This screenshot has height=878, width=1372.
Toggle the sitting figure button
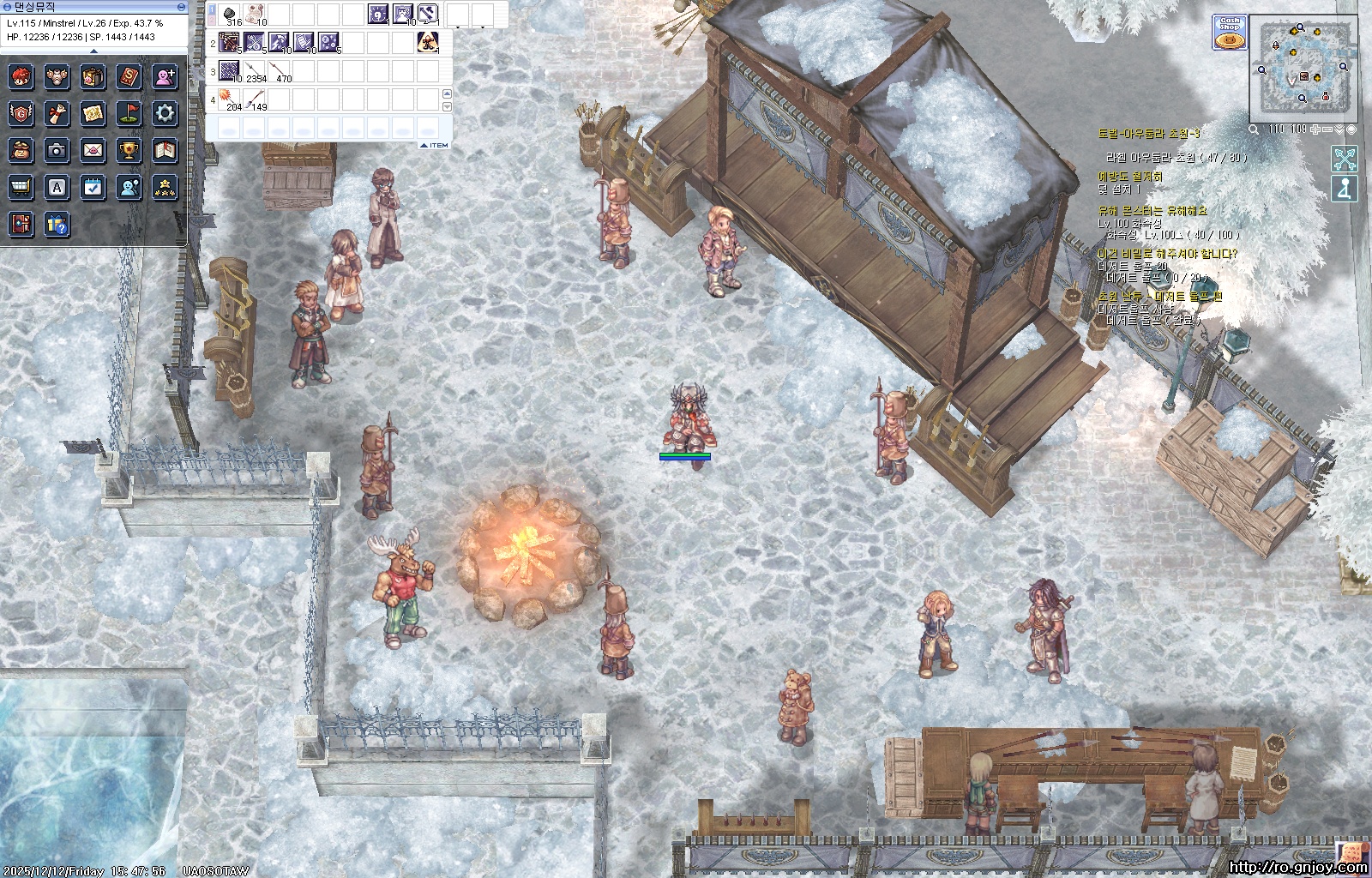1345,189
